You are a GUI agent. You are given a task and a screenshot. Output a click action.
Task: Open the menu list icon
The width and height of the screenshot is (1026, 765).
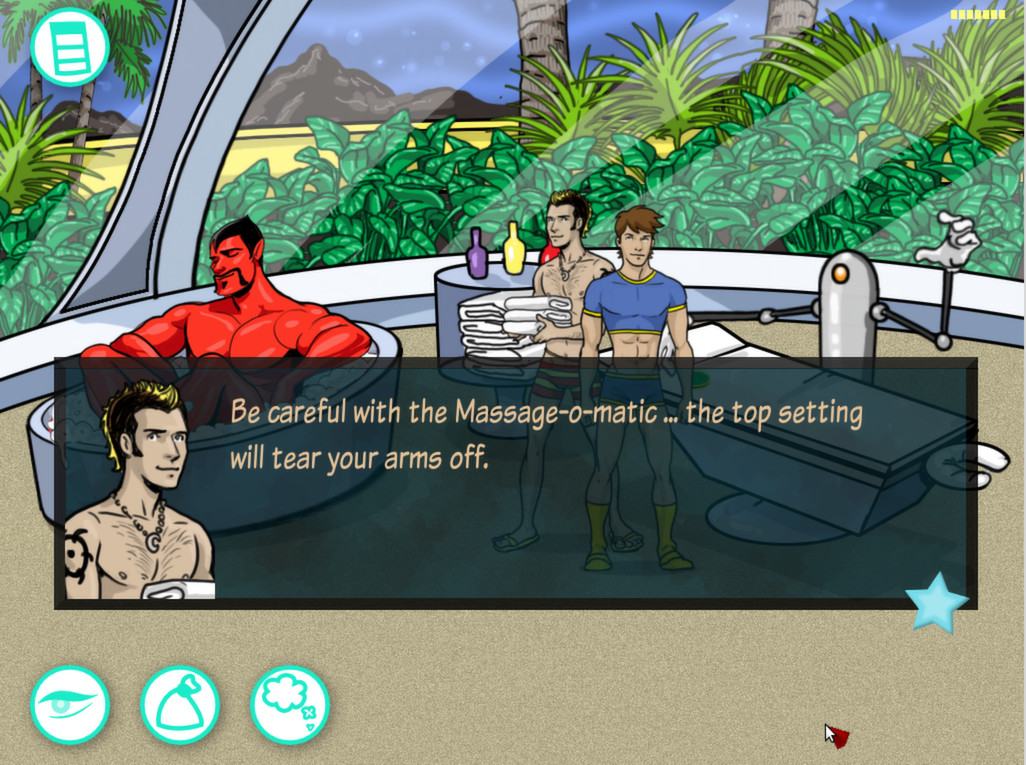69,46
